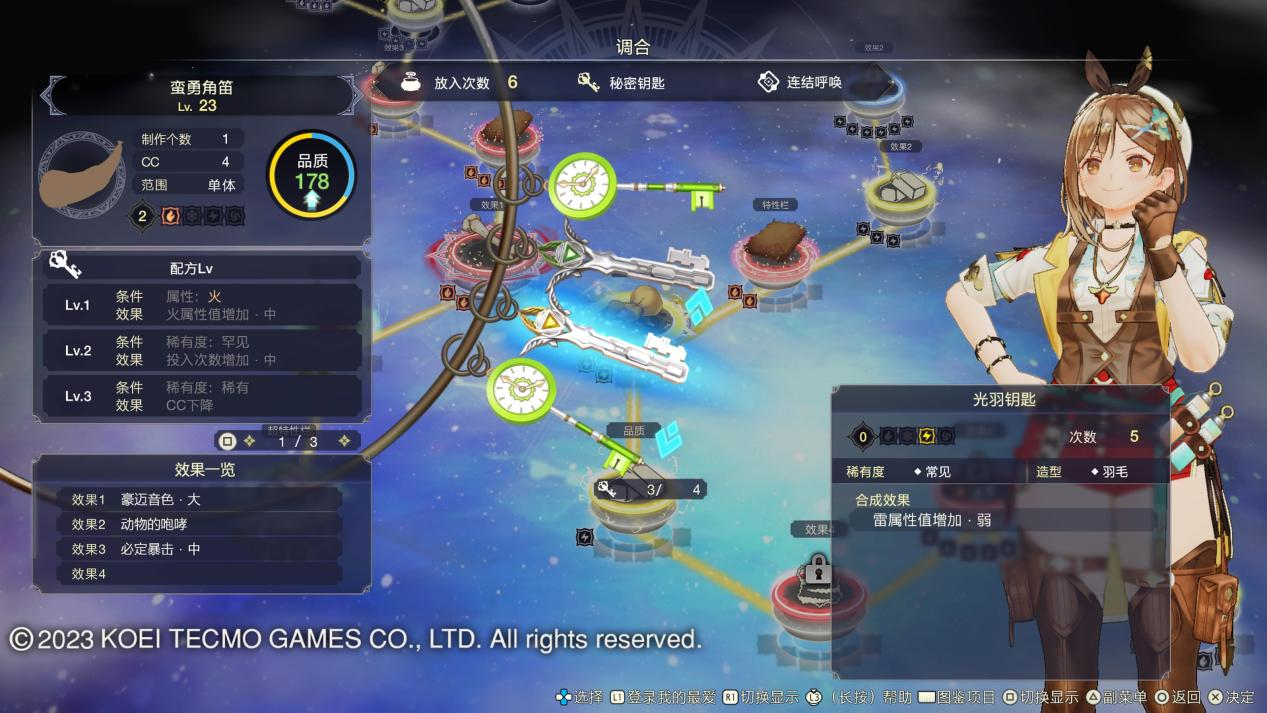Highlight 效果3 必定暴击·中 entry
The height and width of the screenshot is (713, 1267).
pyautogui.click(x=190, y=549)
